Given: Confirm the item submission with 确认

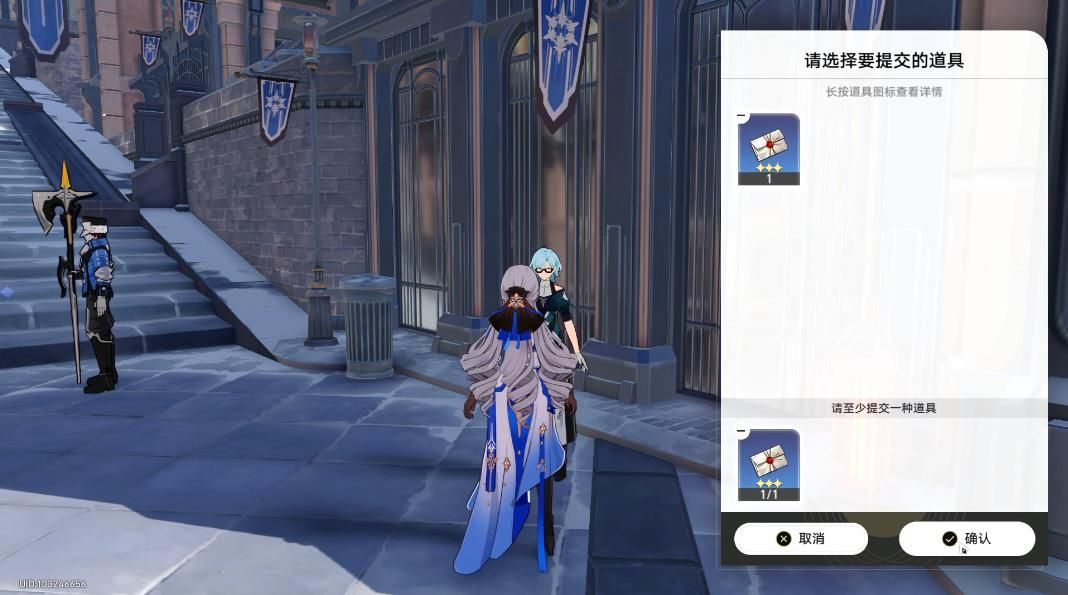Looking at the screenshot, I should (966, 539).
